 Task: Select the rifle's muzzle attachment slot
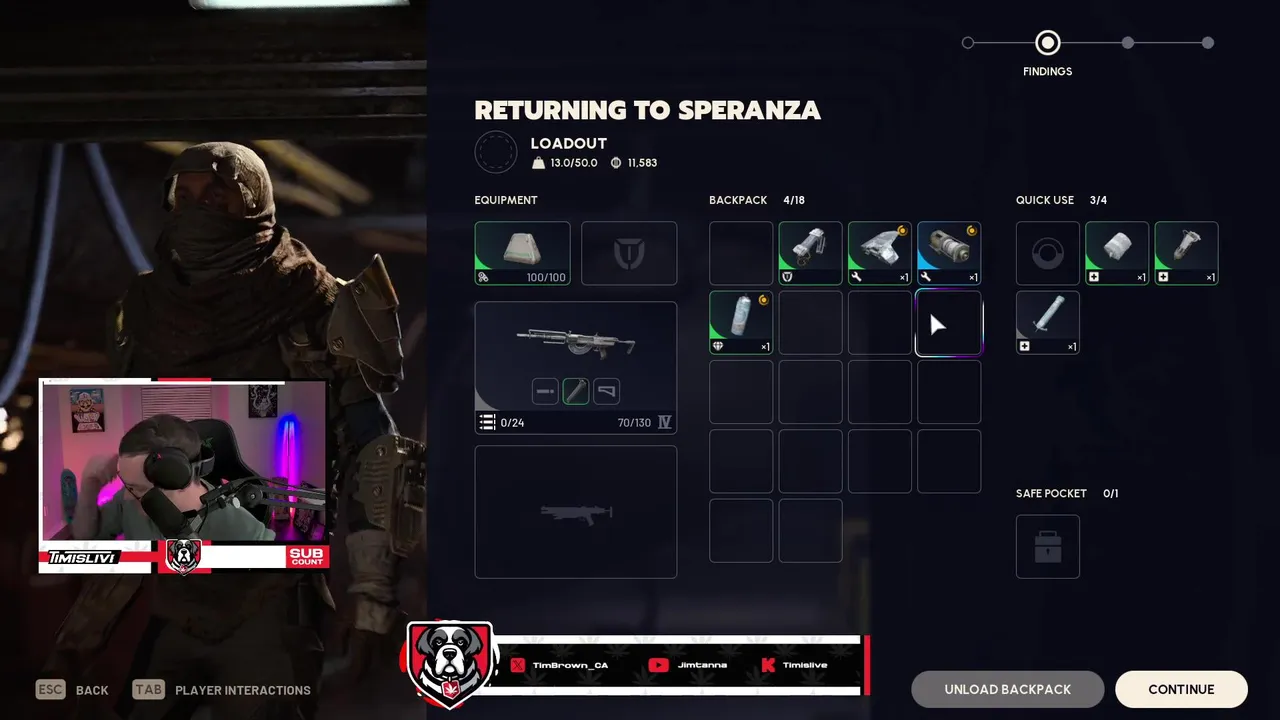pos(545,391)
